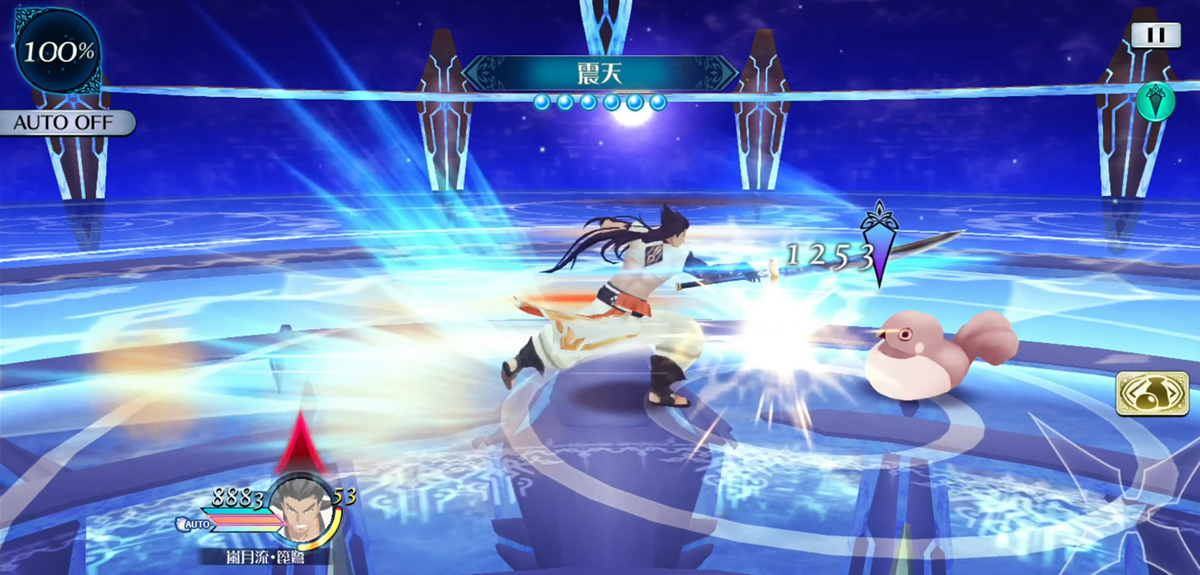1200x575 pixels.
Task: Tap the green crystal icon
Action: (1155, 101)
